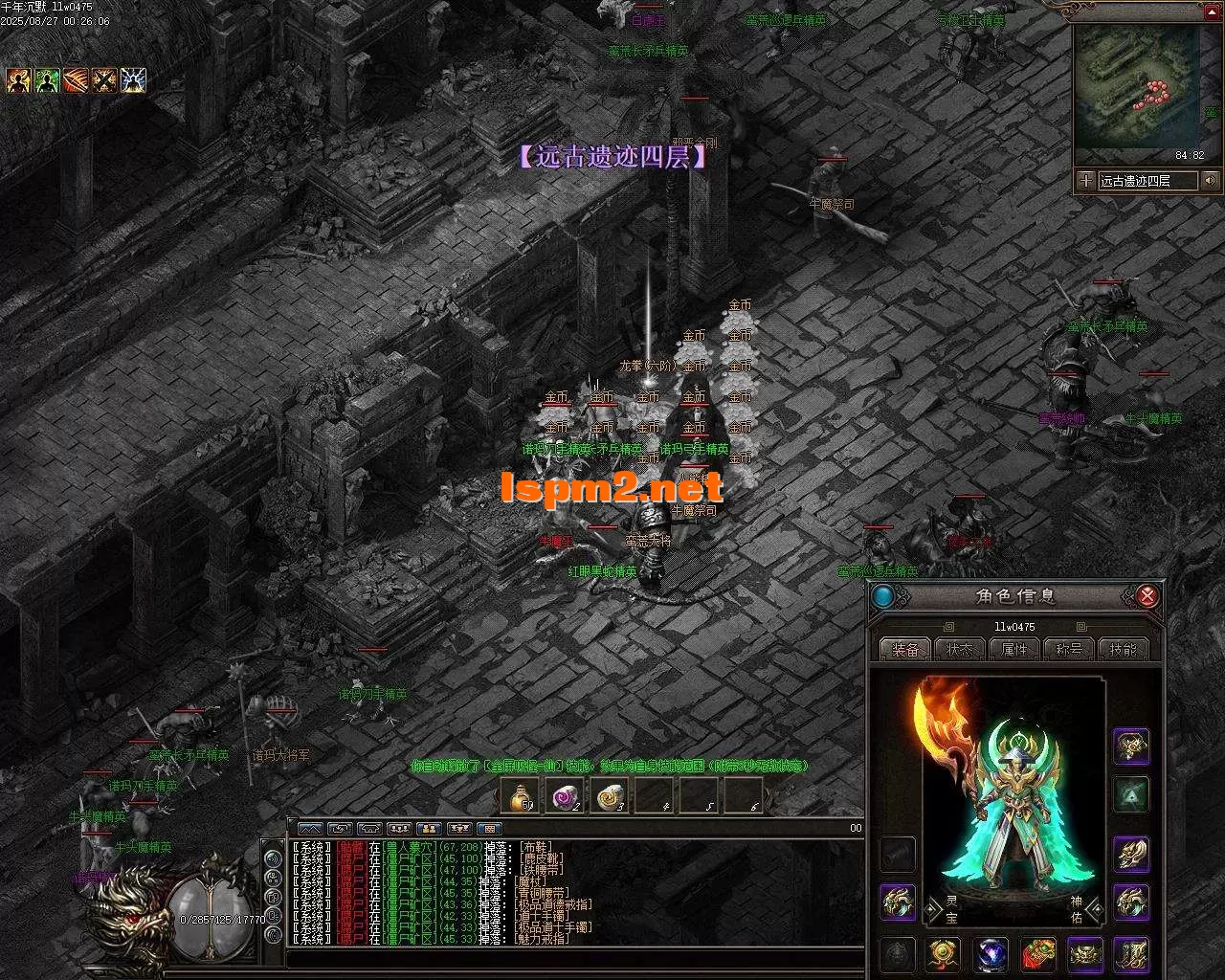Close the 角色信息 character panel

(1147, 596)
